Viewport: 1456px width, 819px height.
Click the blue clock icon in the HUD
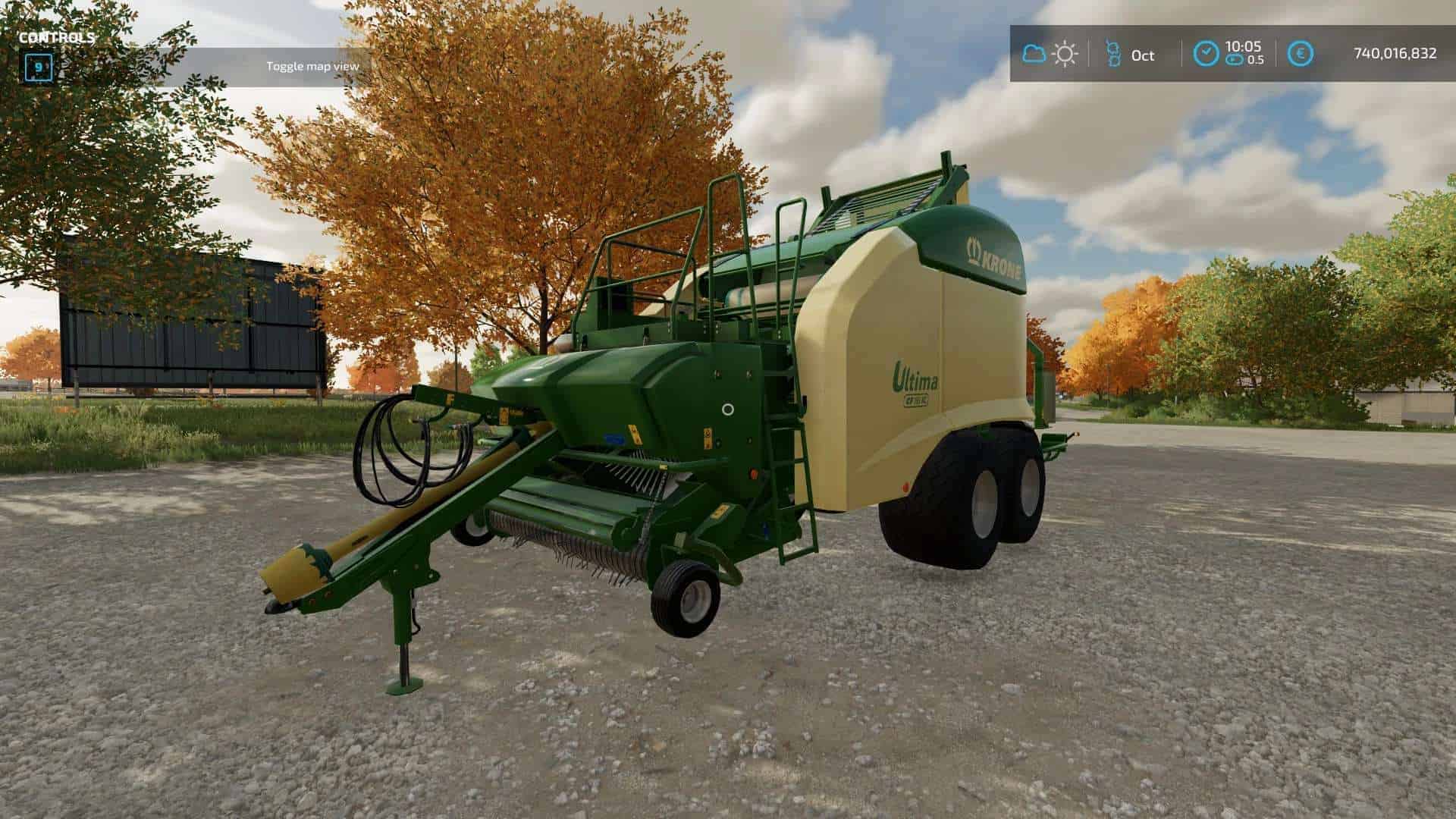(1206, 53)
